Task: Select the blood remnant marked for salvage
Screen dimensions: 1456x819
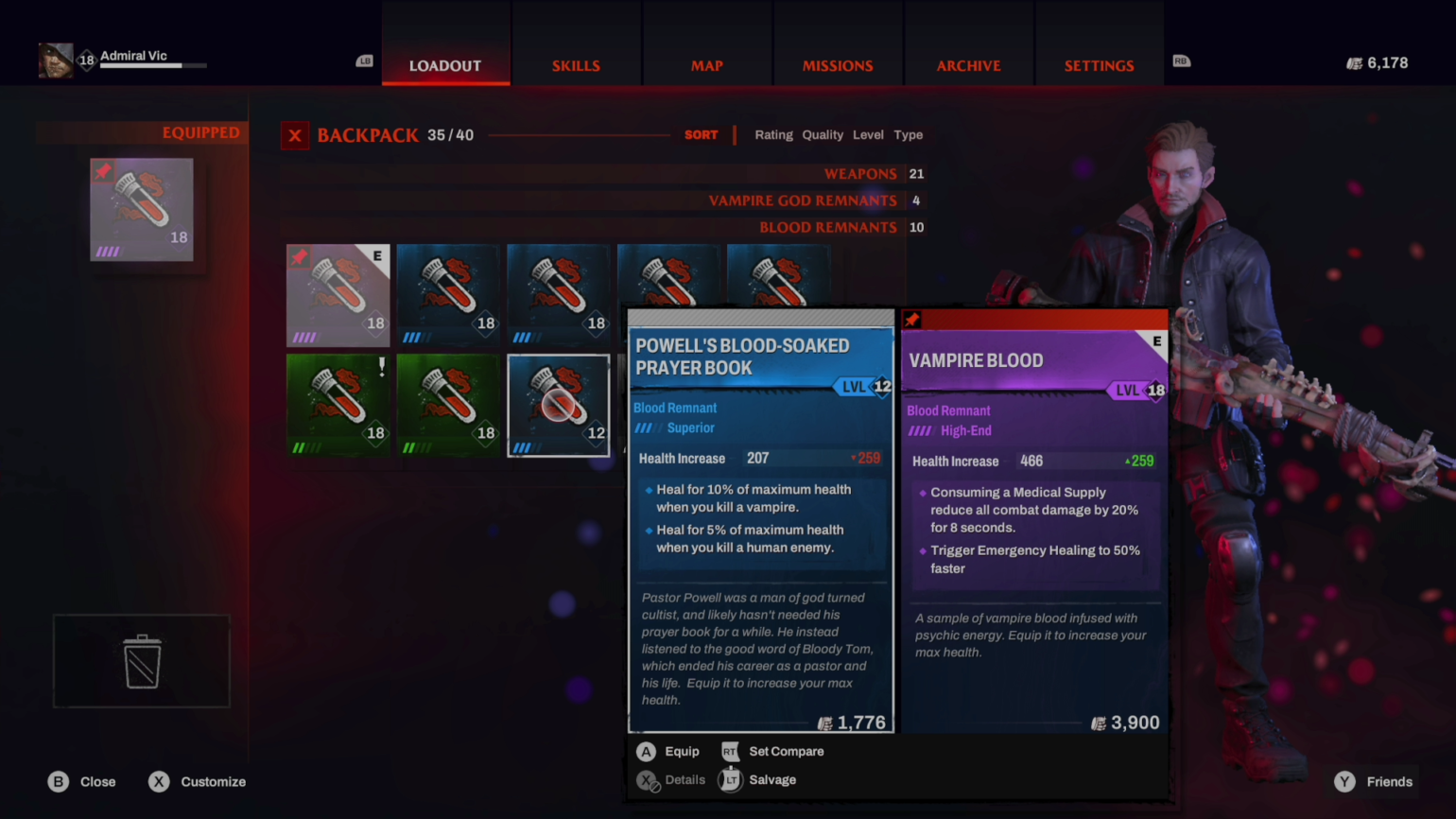Action: click(338, 405)
